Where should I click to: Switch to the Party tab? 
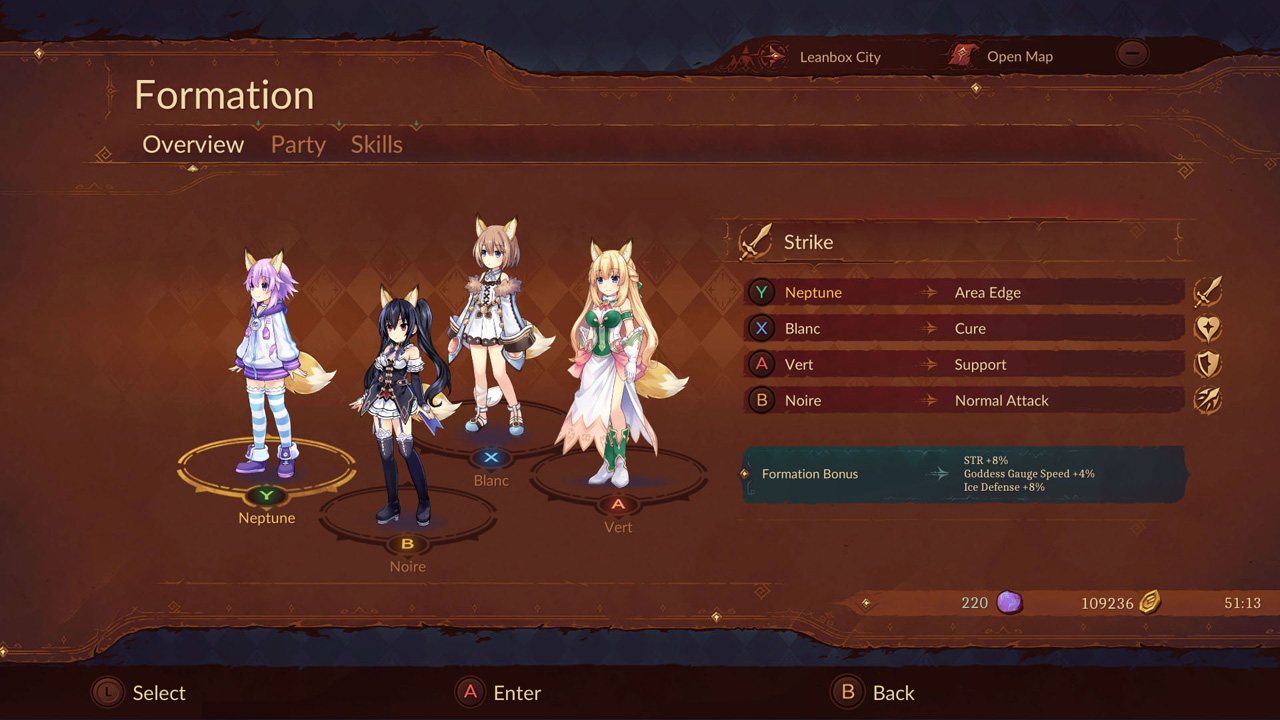297,145
